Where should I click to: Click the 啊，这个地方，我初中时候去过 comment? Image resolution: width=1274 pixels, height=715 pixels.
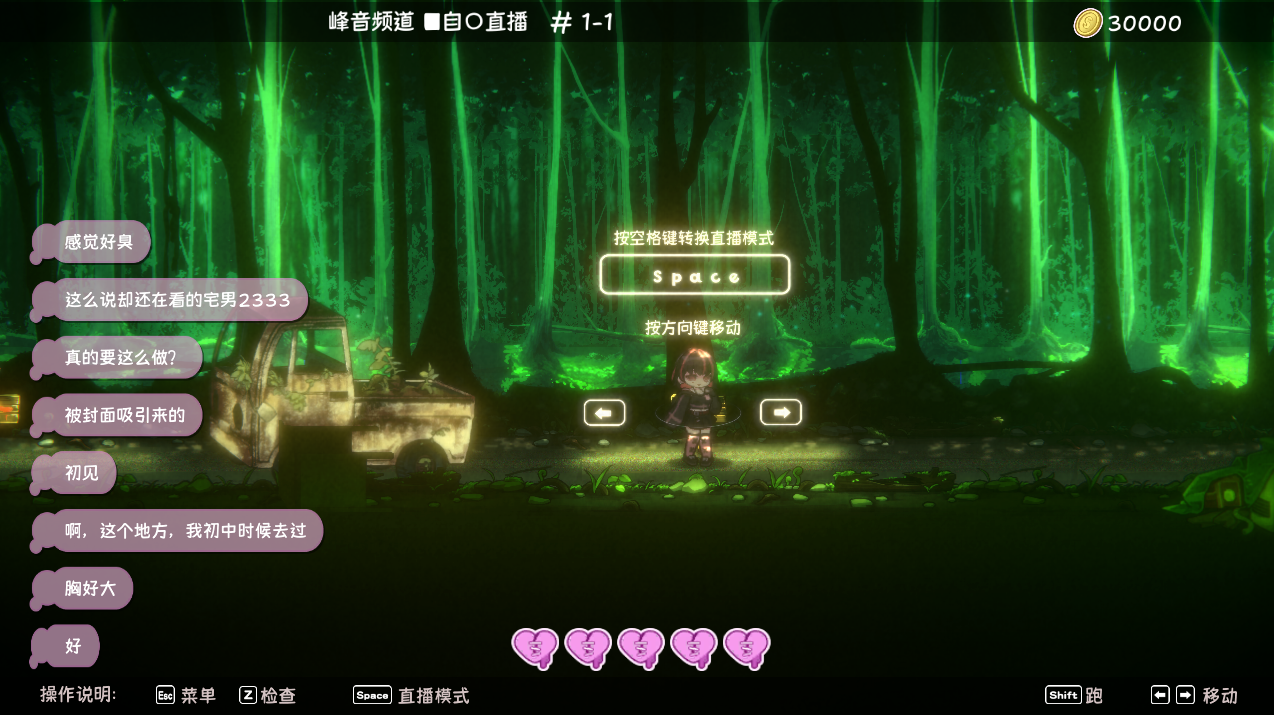(x=185, y=531)
